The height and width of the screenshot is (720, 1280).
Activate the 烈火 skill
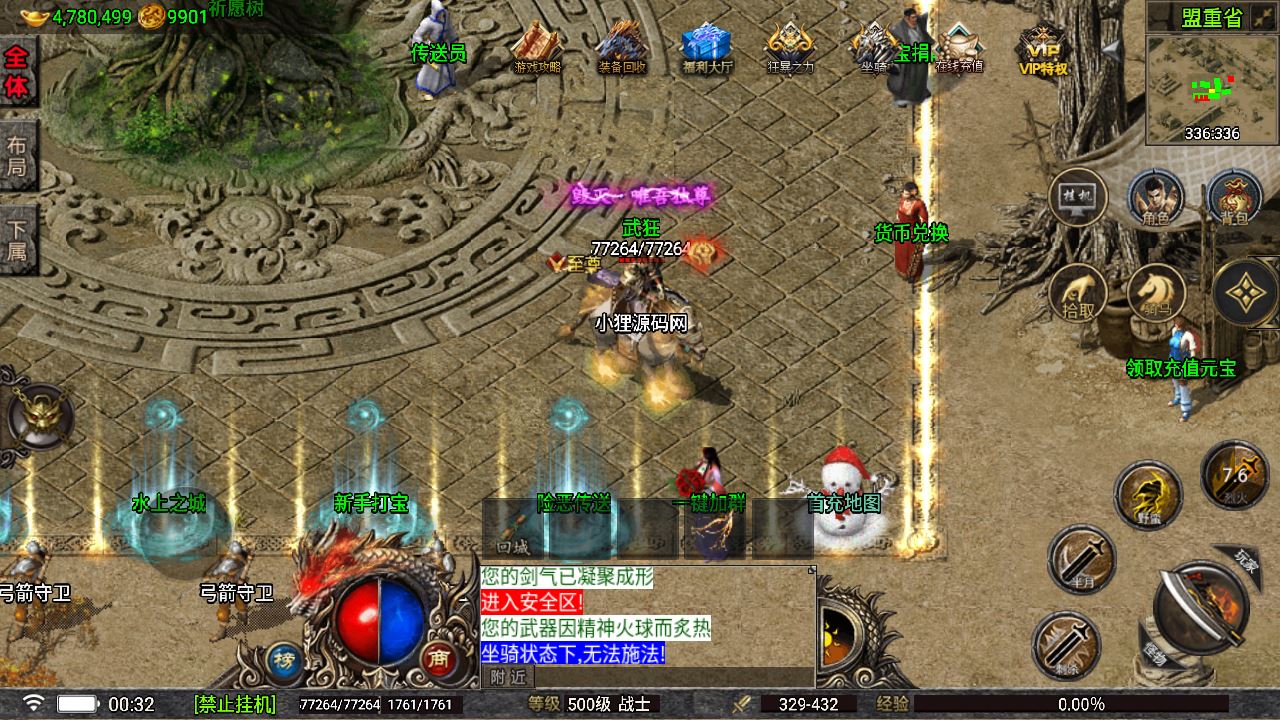click(x=1235, y=472)
